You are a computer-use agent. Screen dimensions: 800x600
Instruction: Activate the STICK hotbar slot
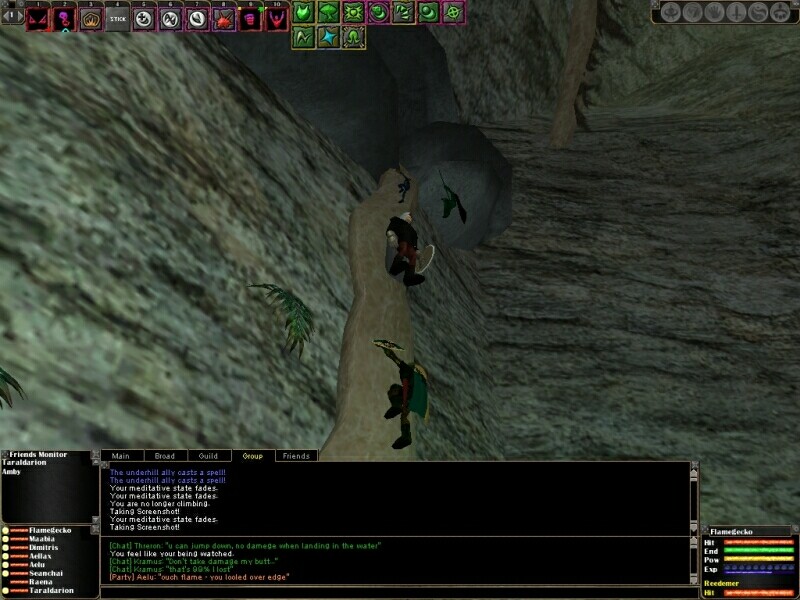click(117, 18)
